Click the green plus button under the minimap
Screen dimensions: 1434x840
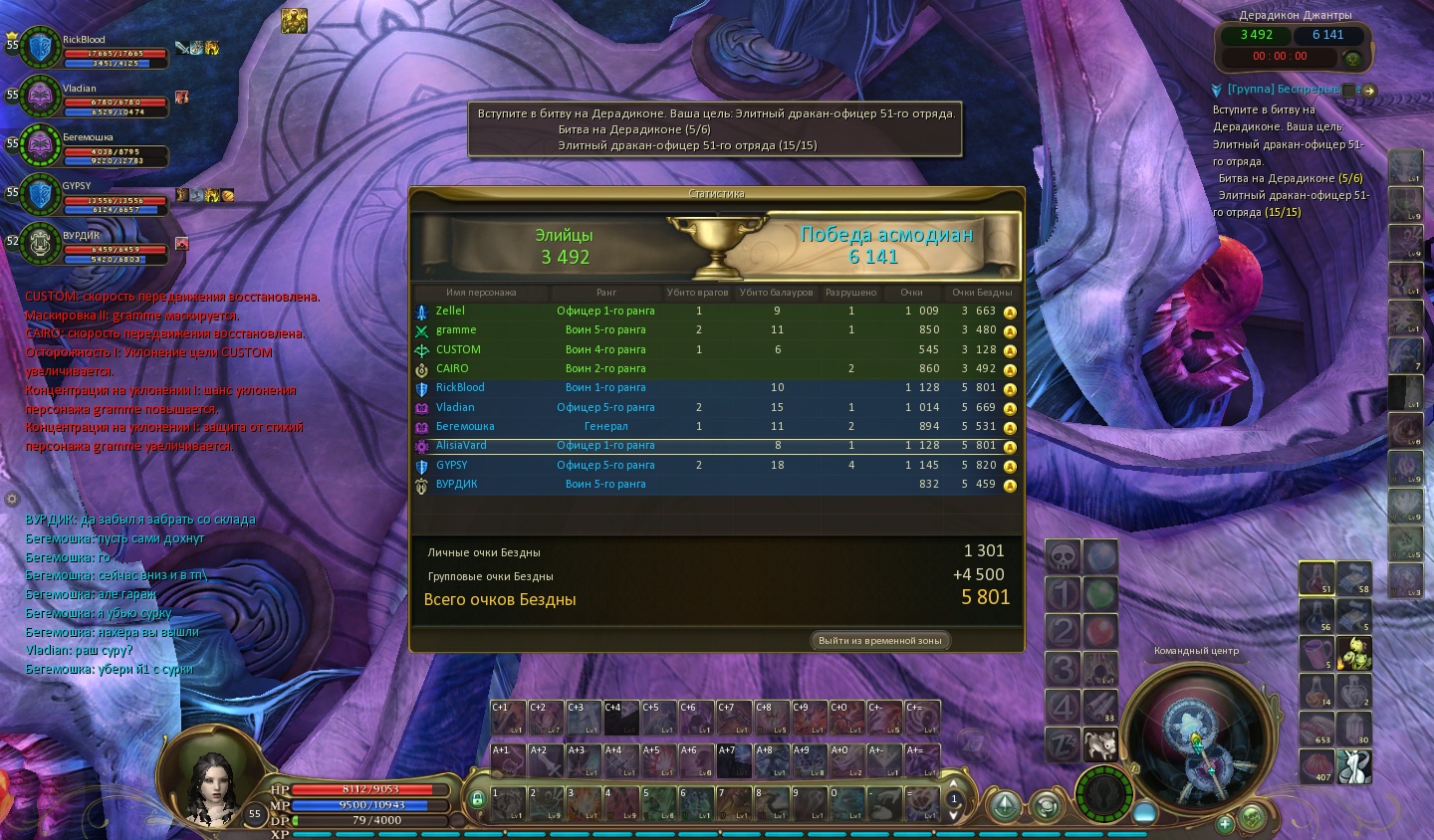point(1225,823)
